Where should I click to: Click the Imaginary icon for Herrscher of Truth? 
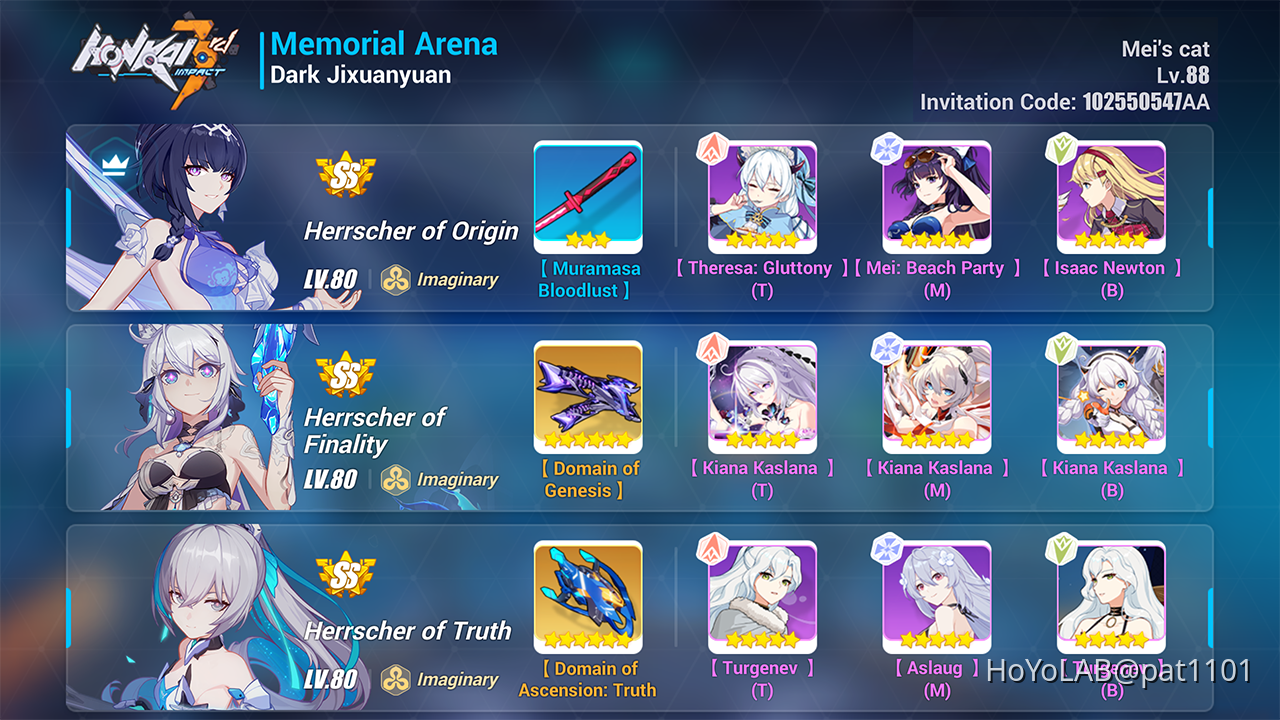398,679
